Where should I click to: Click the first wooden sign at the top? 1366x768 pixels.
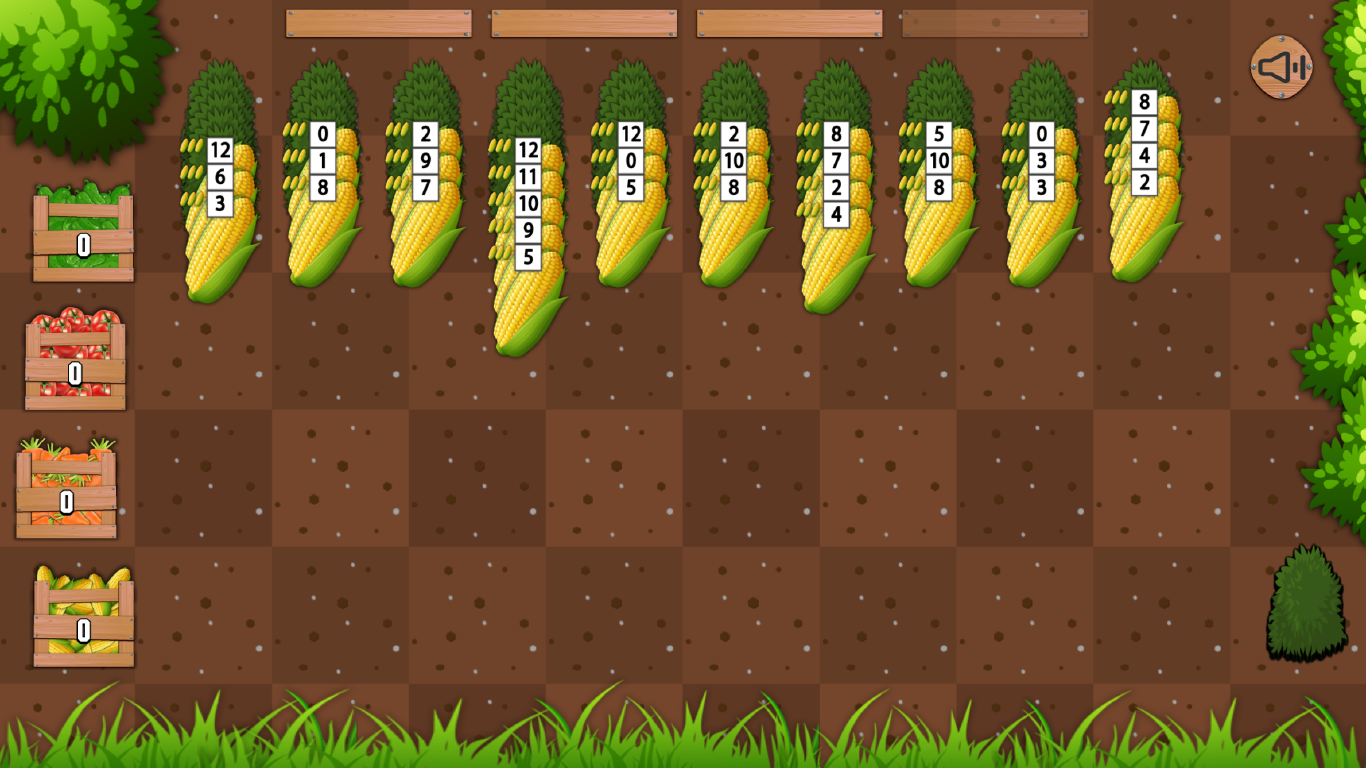378,22
